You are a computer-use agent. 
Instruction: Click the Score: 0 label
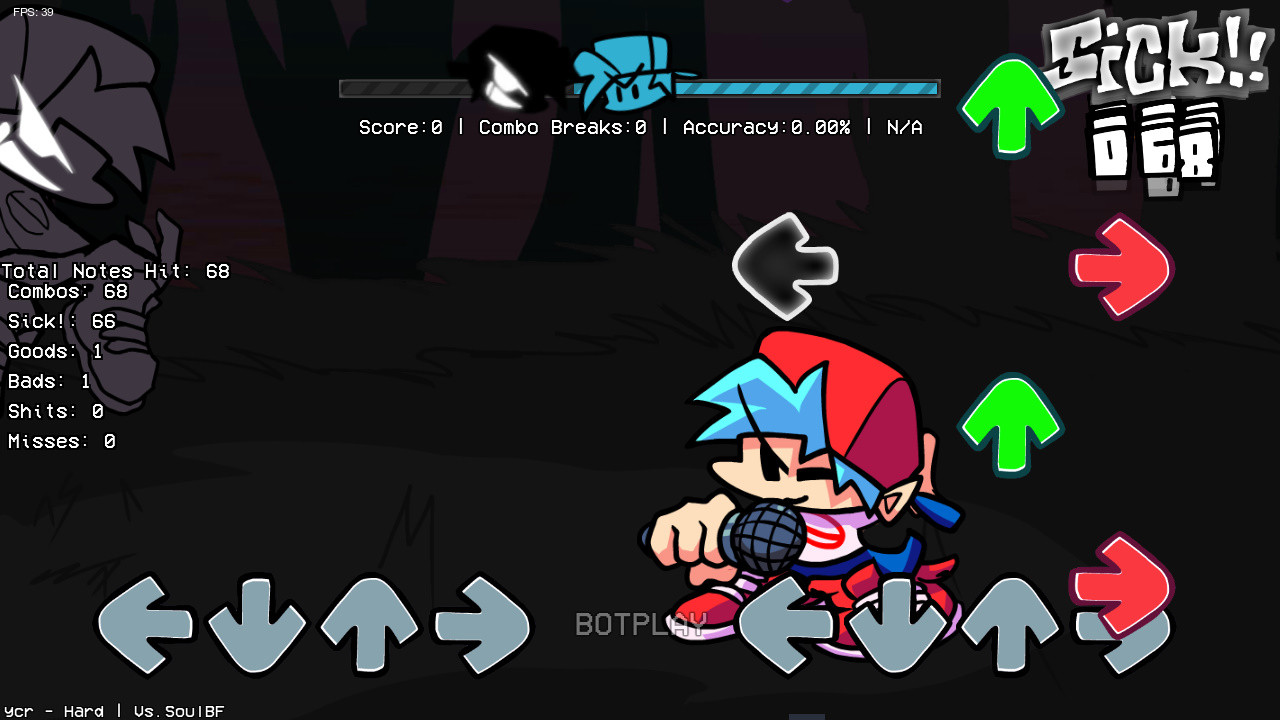coord(400,127)
